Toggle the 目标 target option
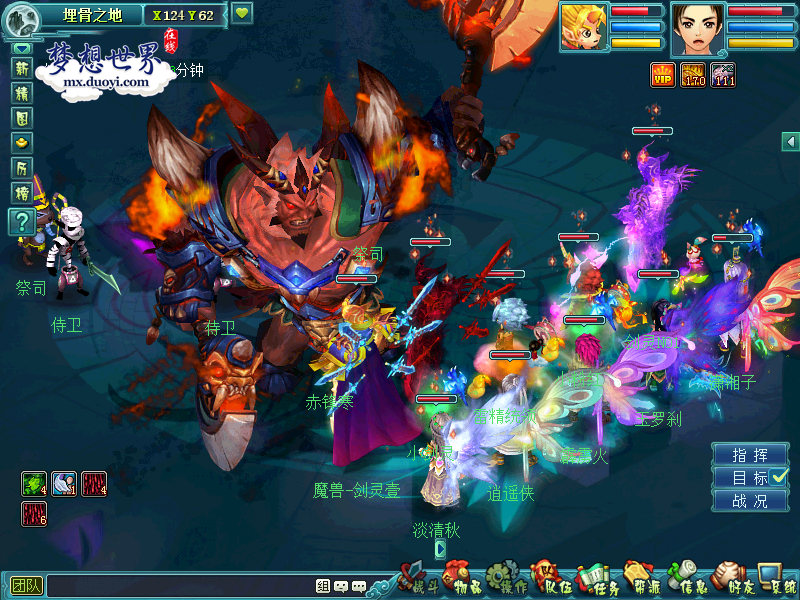800x600 pixels. click(752, 478)
